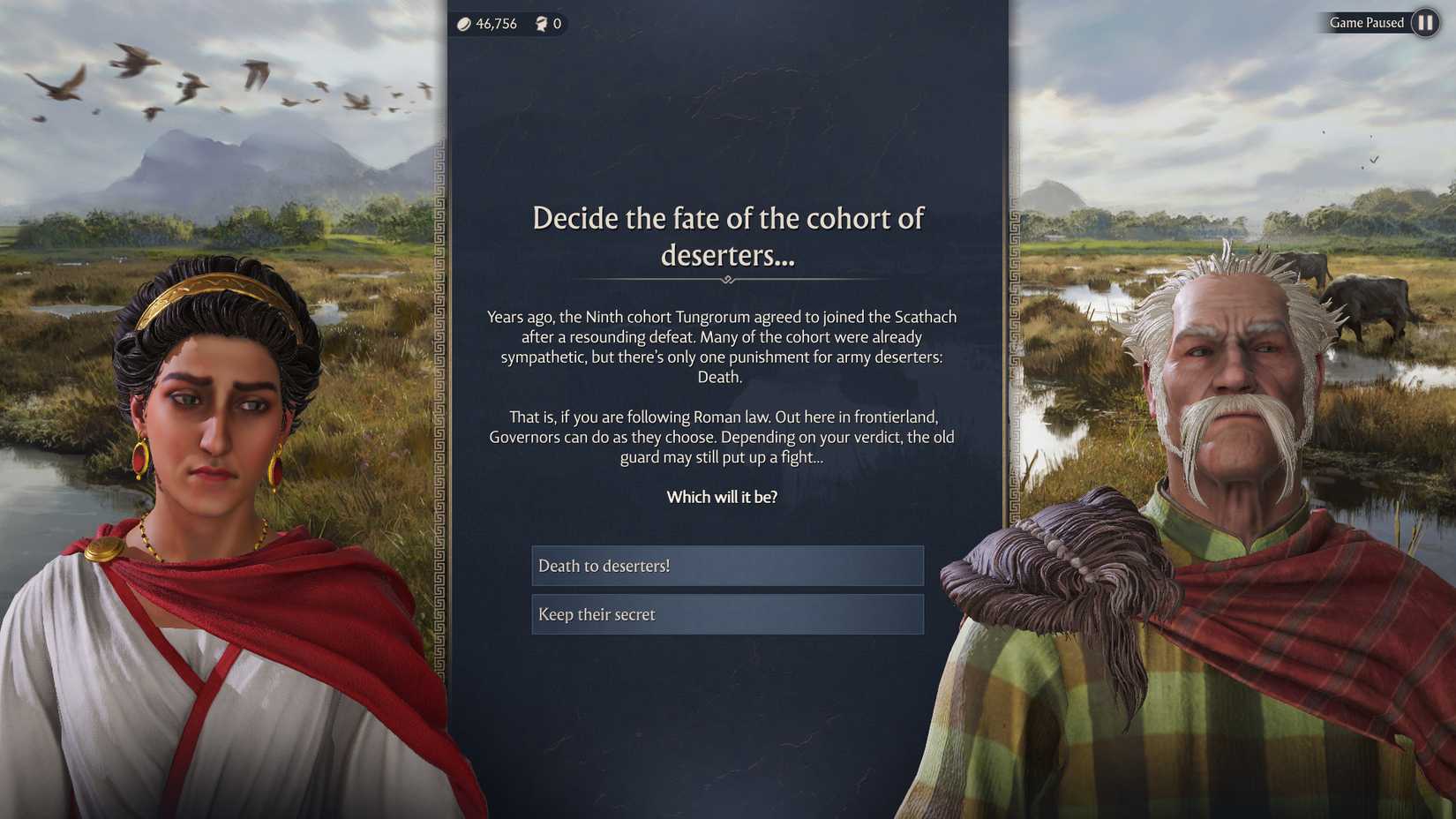
Task: Choose Keep their secret
Action: click(x=726, y=613)
